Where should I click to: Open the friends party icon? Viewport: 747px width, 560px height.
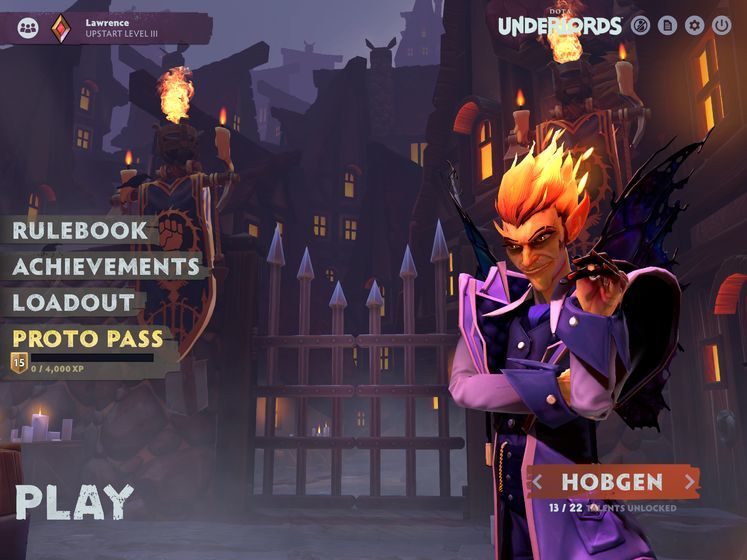point(28,27)
